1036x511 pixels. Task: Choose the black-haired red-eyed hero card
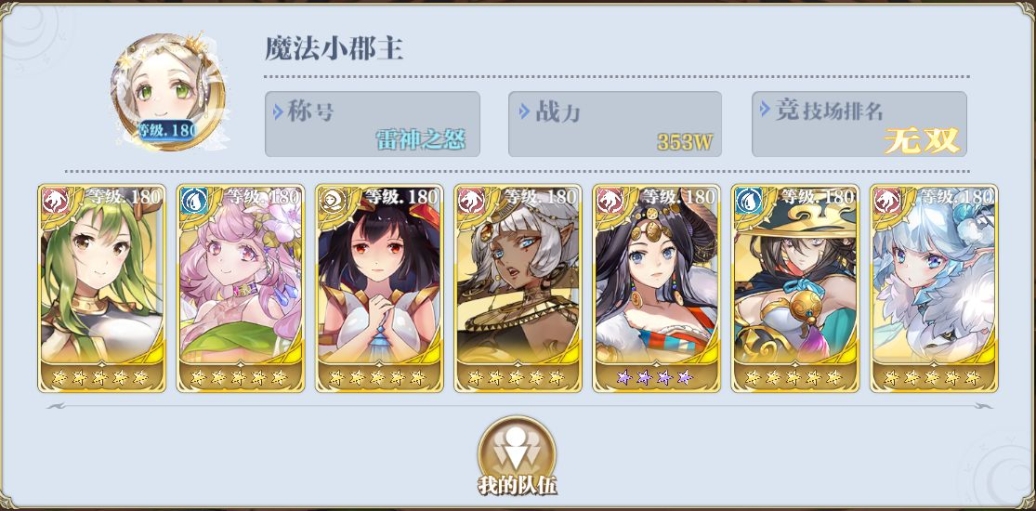tap(379, 288)
